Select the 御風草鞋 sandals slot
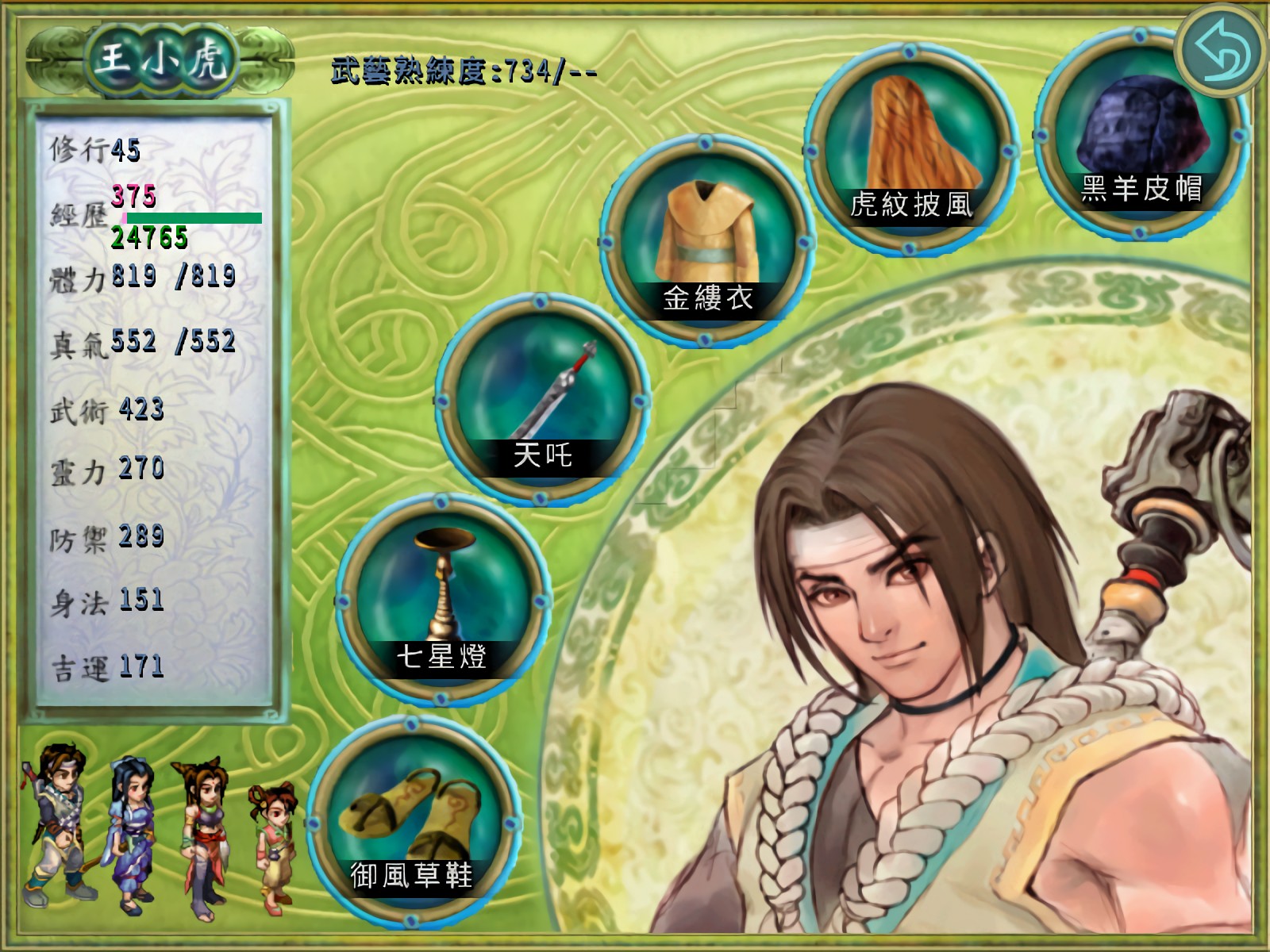The image size is (1270, 952). tap(413, 820)
